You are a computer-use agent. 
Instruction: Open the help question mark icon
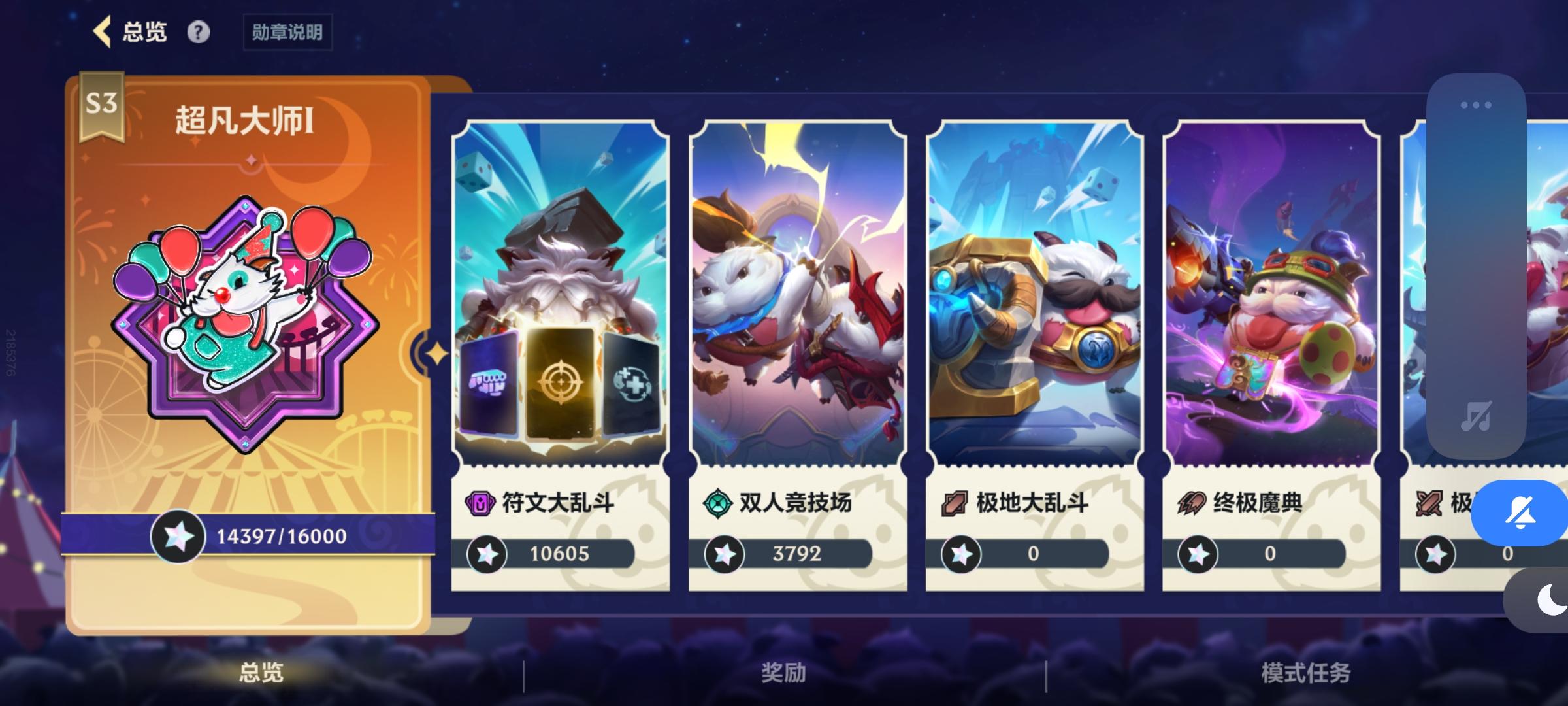pyautogui.click(x=199, y=31)
